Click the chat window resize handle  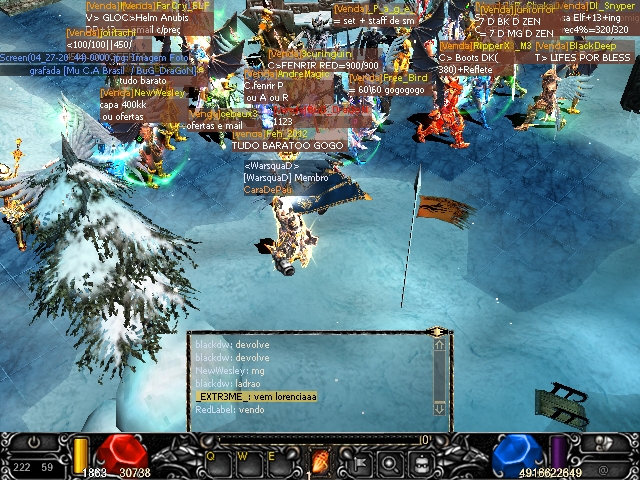pos(437,332)
